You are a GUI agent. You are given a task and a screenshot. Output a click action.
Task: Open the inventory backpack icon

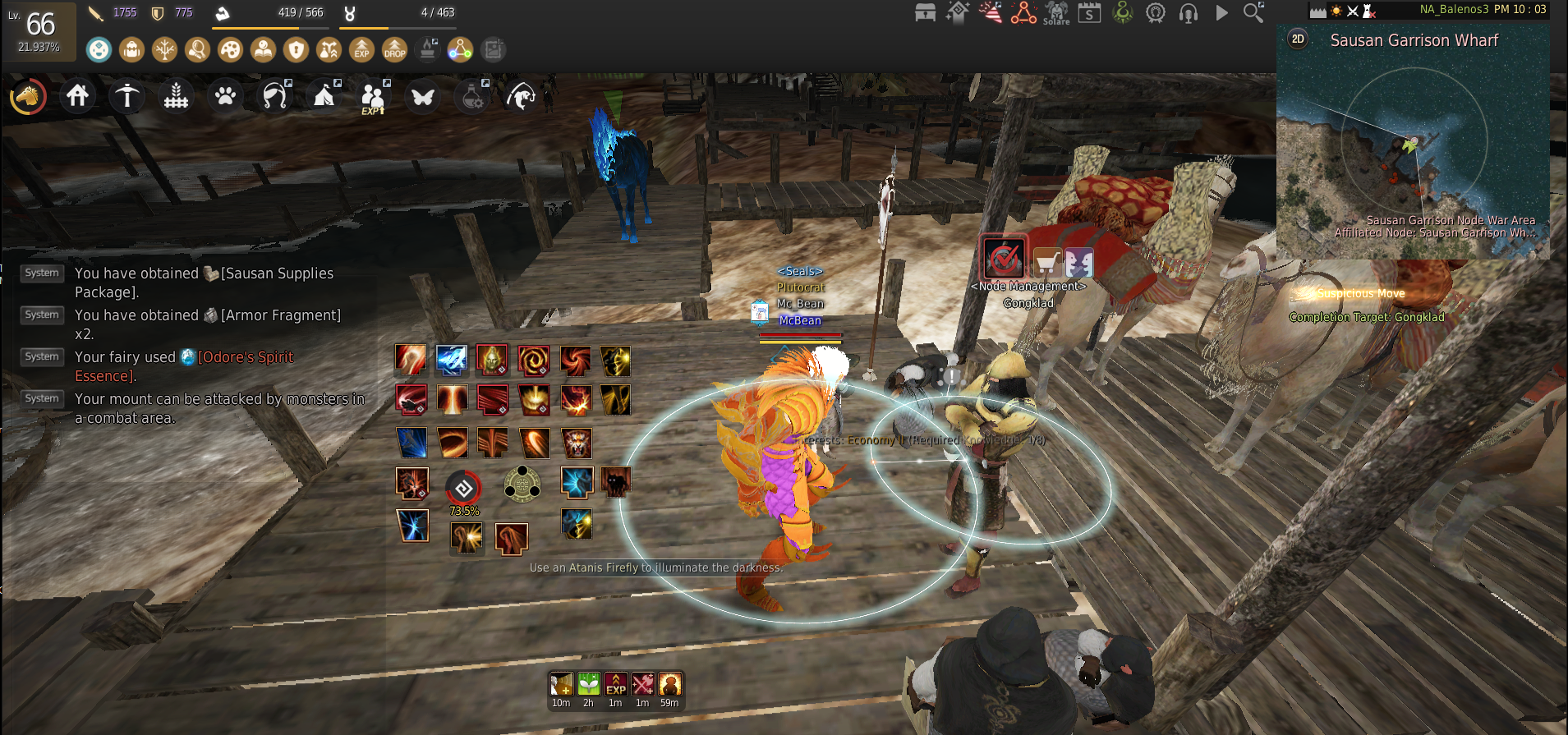[x=132, y=50]
